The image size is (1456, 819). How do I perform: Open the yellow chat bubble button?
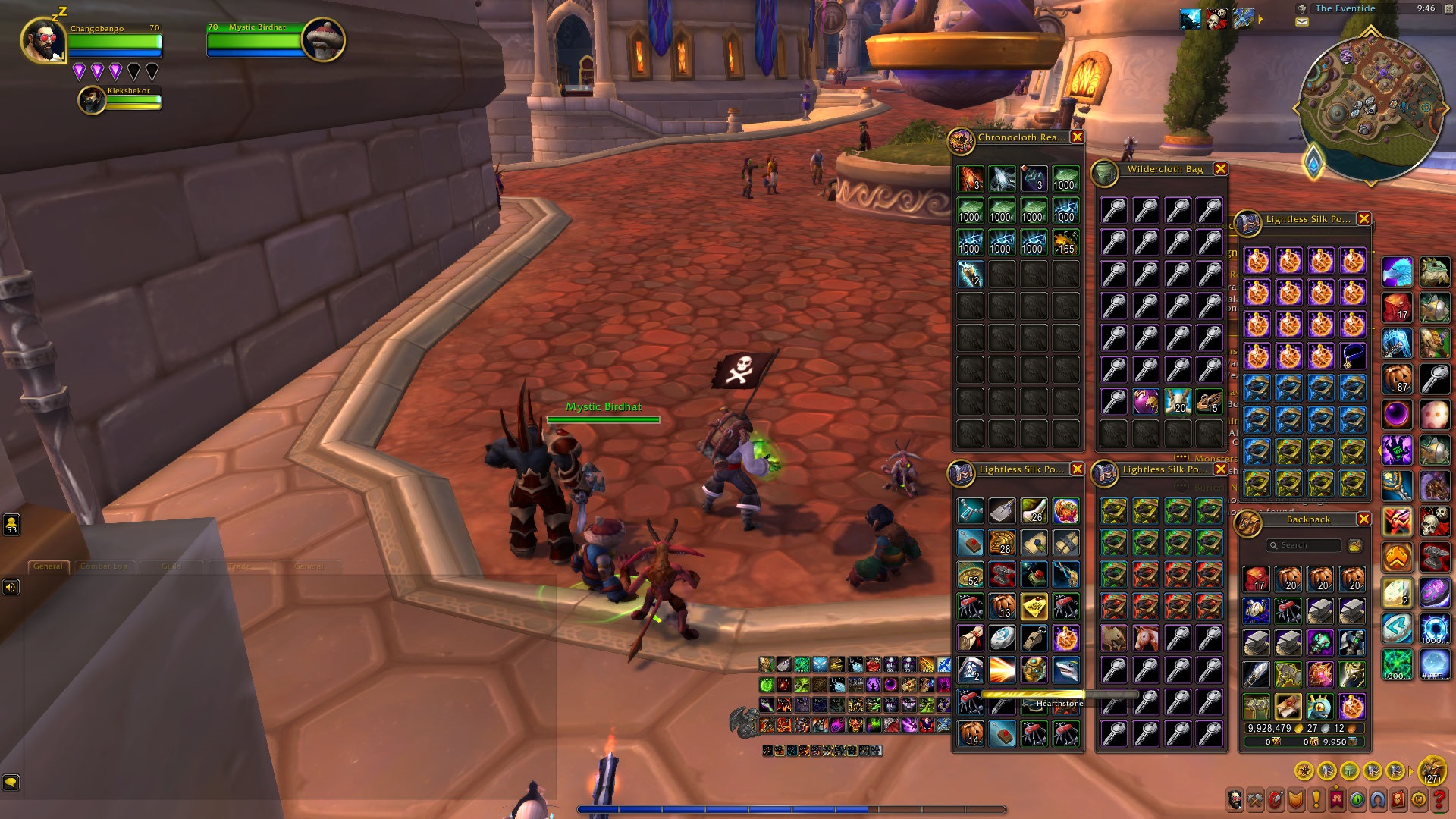[x=11, y=782]
